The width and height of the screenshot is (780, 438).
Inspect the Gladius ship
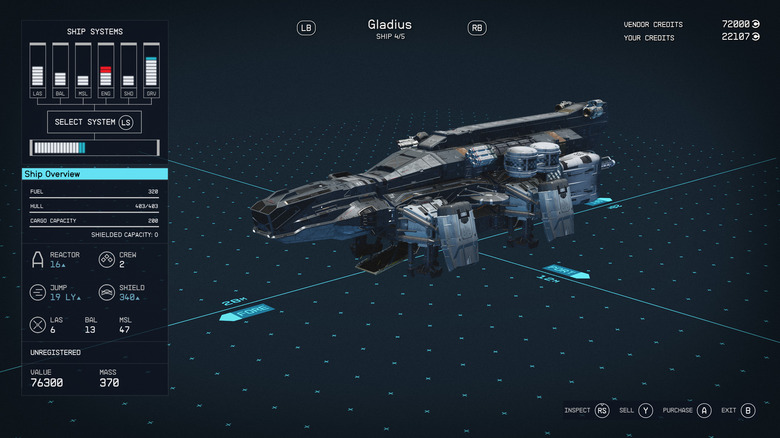(x=587, y=410)
